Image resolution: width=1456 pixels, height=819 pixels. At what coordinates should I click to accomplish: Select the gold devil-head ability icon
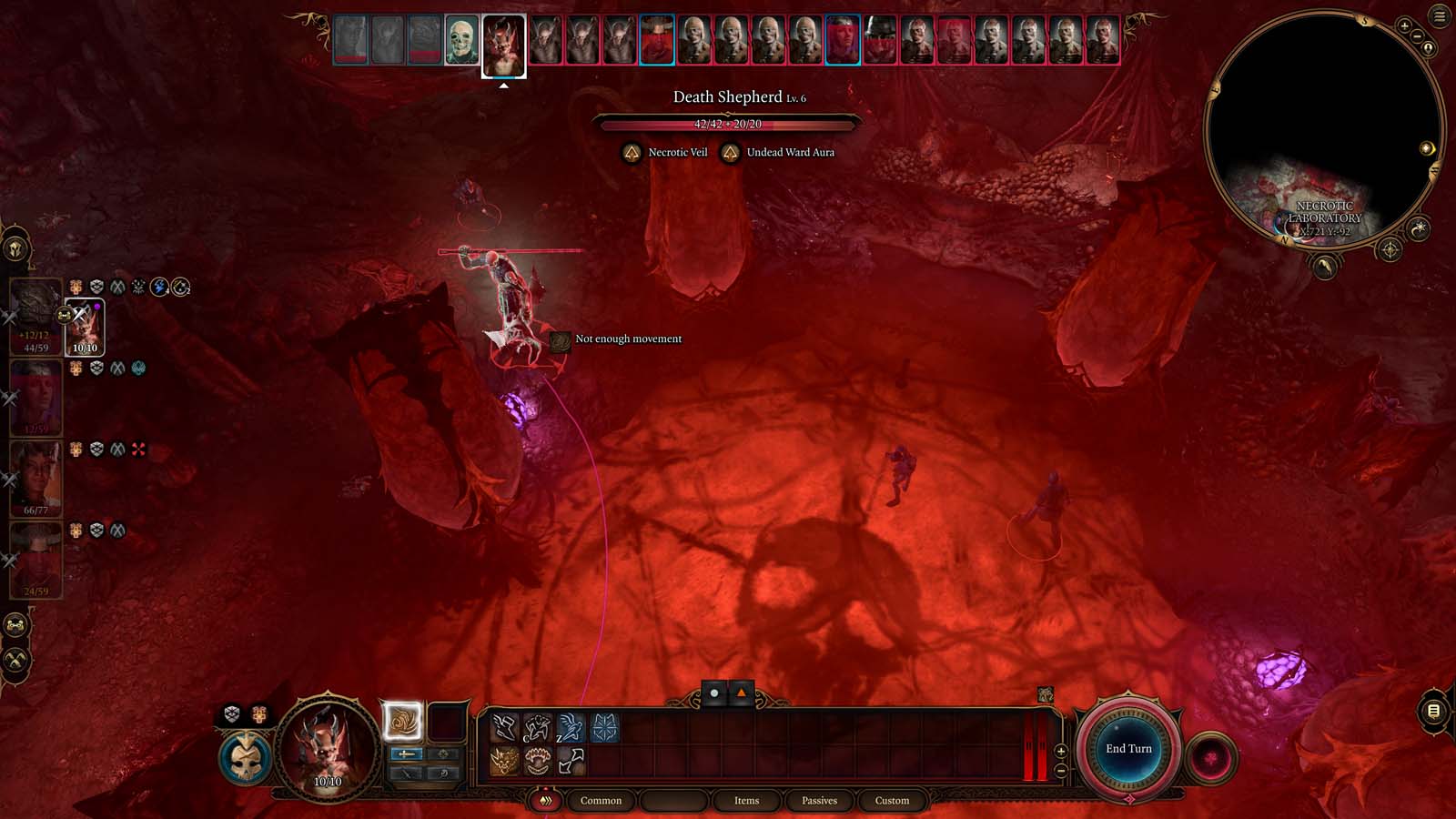tap(504, 759)
